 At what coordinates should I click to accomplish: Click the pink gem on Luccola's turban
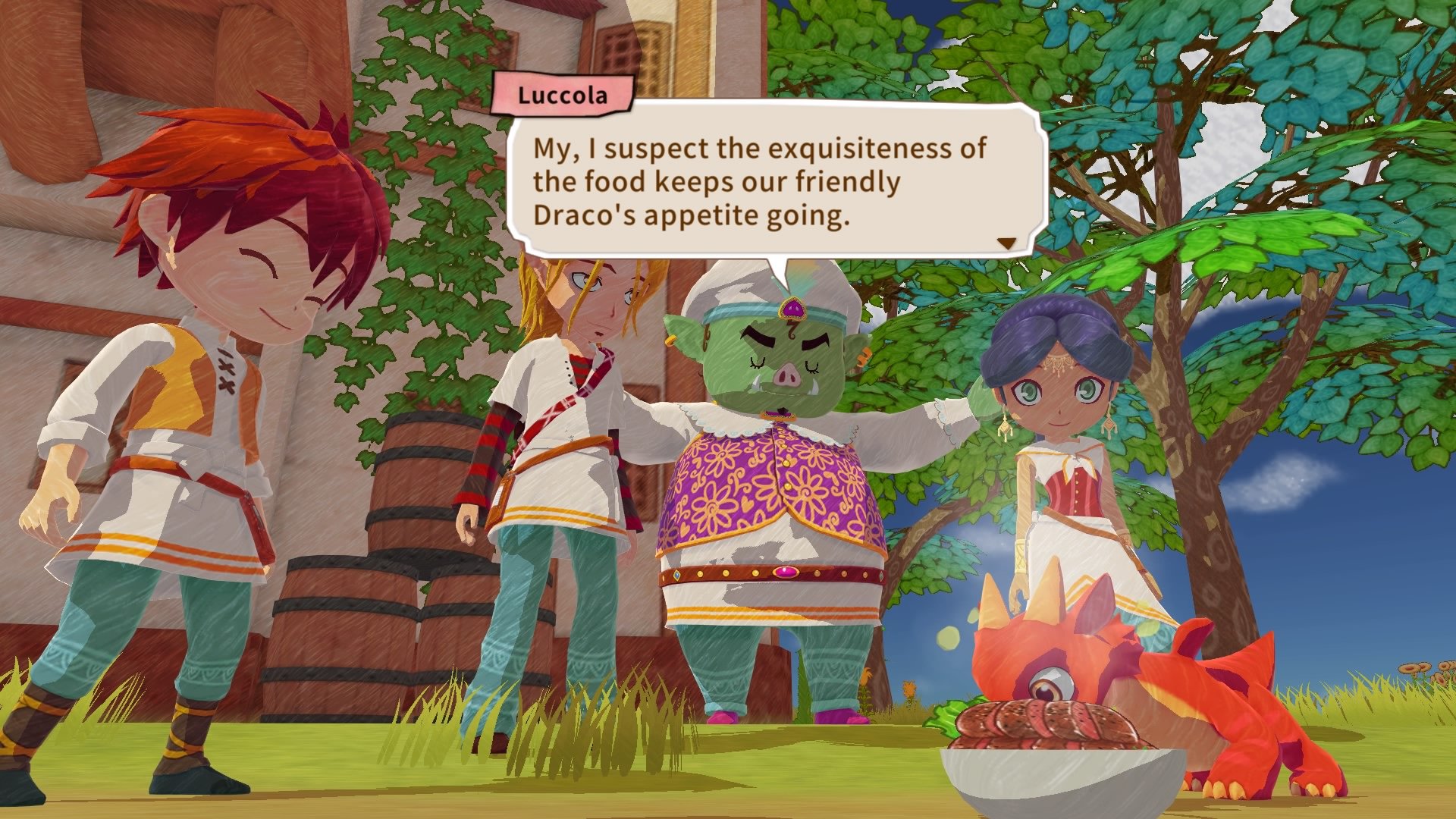(x=793, y=308)
